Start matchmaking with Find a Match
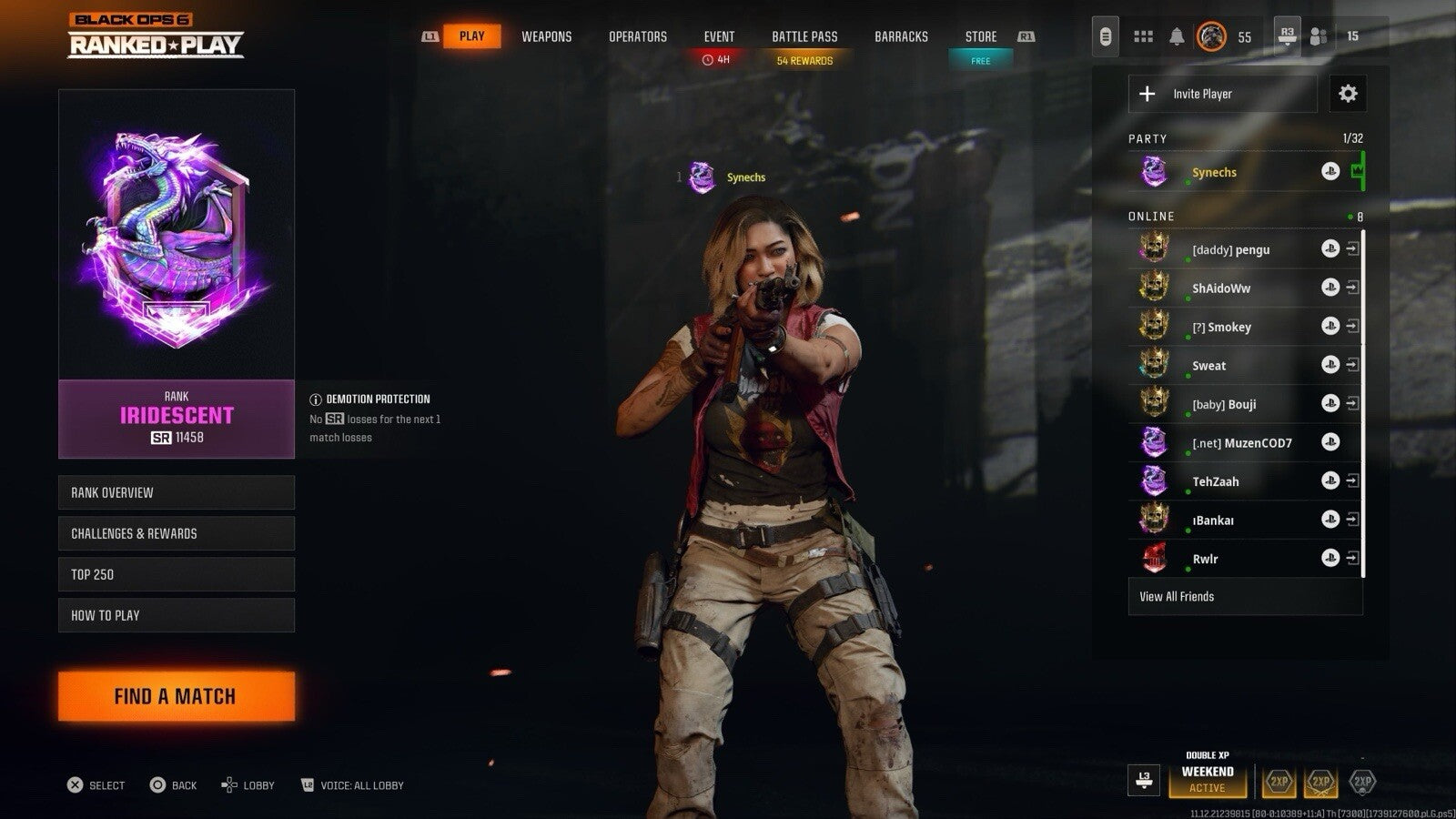Image resolution: width=1456 pixels, height=819 pixels. point(177,696)
